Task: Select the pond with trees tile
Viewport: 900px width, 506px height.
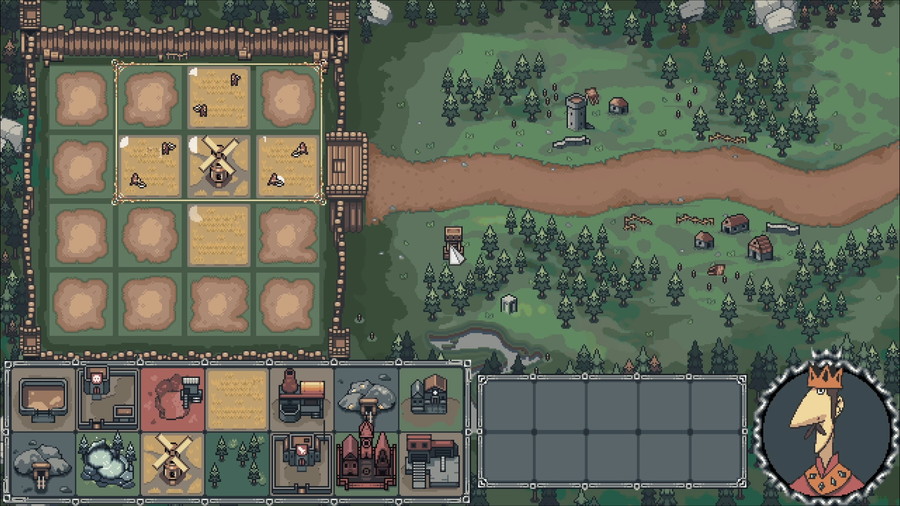Action: pos(108,462)
